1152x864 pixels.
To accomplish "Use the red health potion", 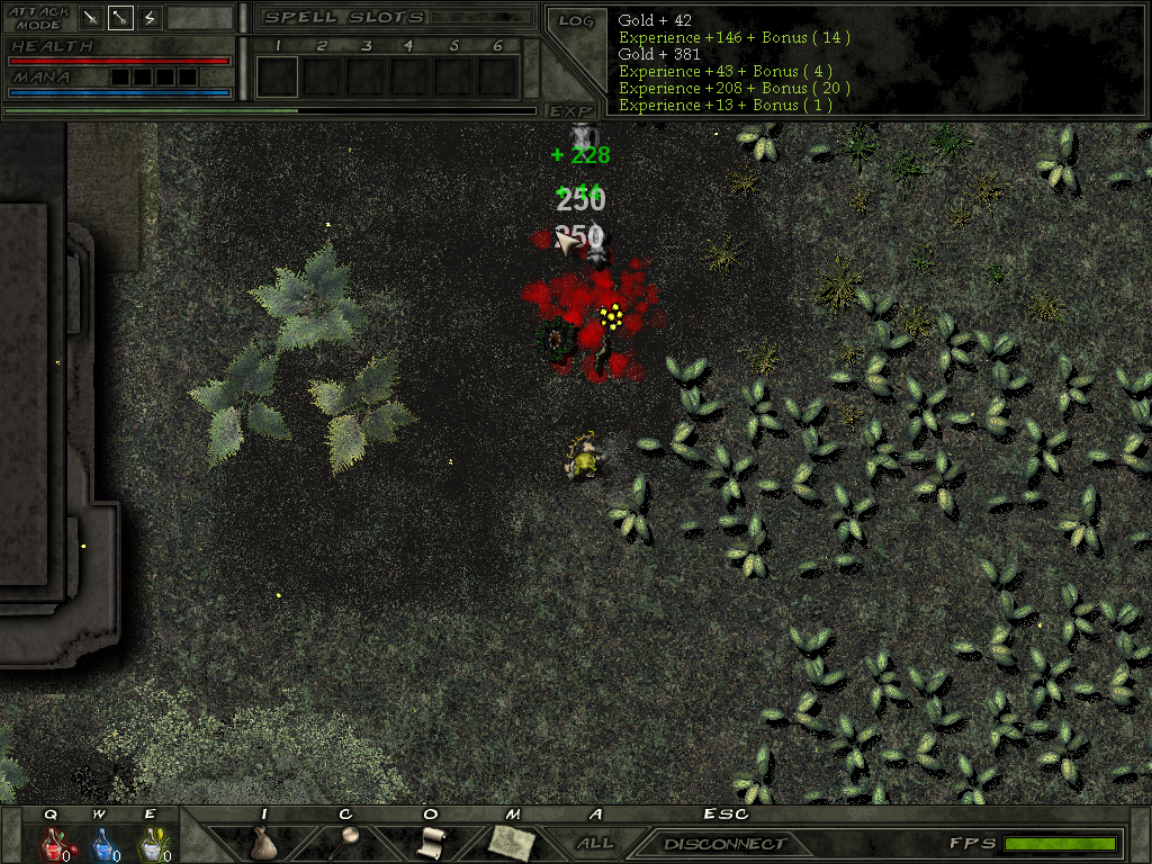I will (53, 844).
